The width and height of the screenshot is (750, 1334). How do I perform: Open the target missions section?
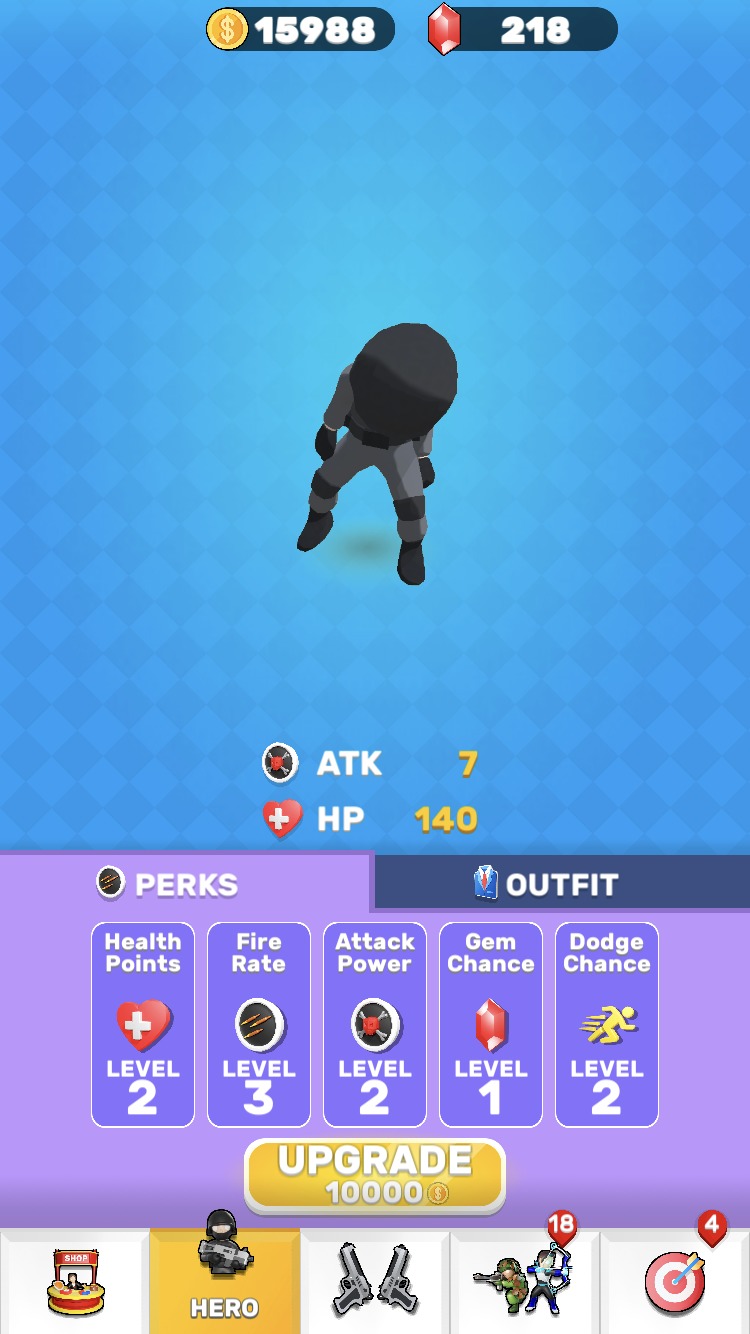pyautogui.click(x=675, y=1282)
